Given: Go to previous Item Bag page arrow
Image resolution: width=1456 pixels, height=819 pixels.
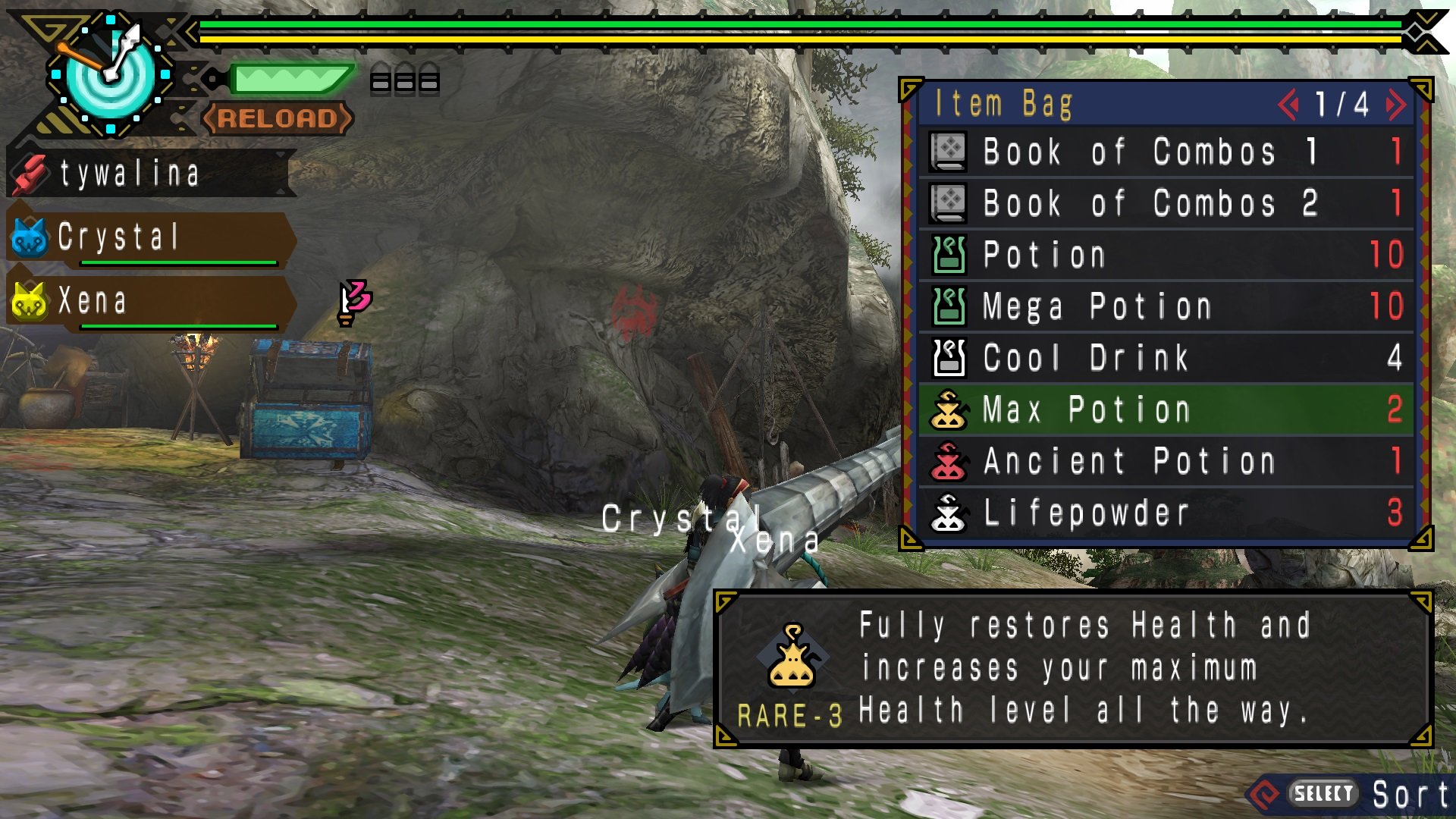Looking at the screenshot, I should coord(1288,105).
